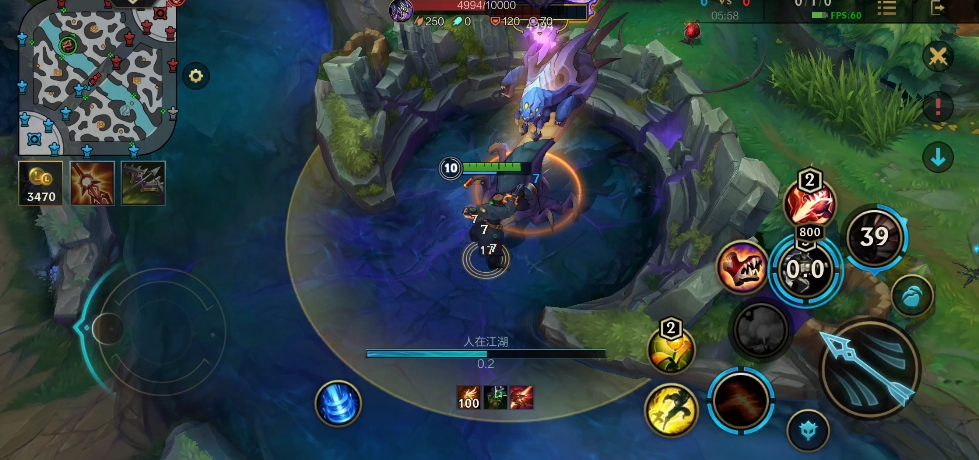The image size is (979, 460).
Task: Buy the recommended crossbow item
Action: [x=143, y=183]
